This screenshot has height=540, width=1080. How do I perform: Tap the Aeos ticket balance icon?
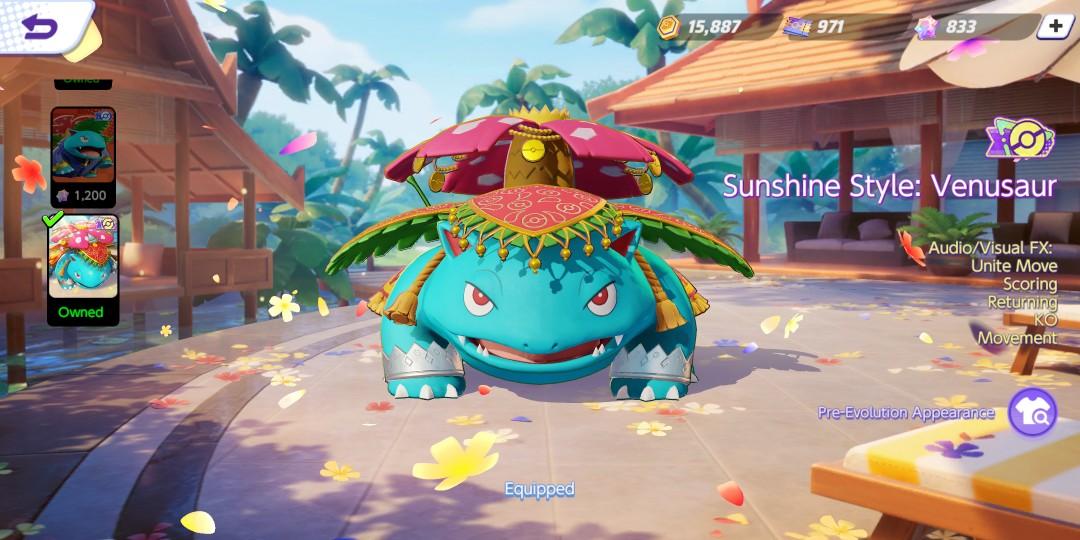[x=798, y=27]
